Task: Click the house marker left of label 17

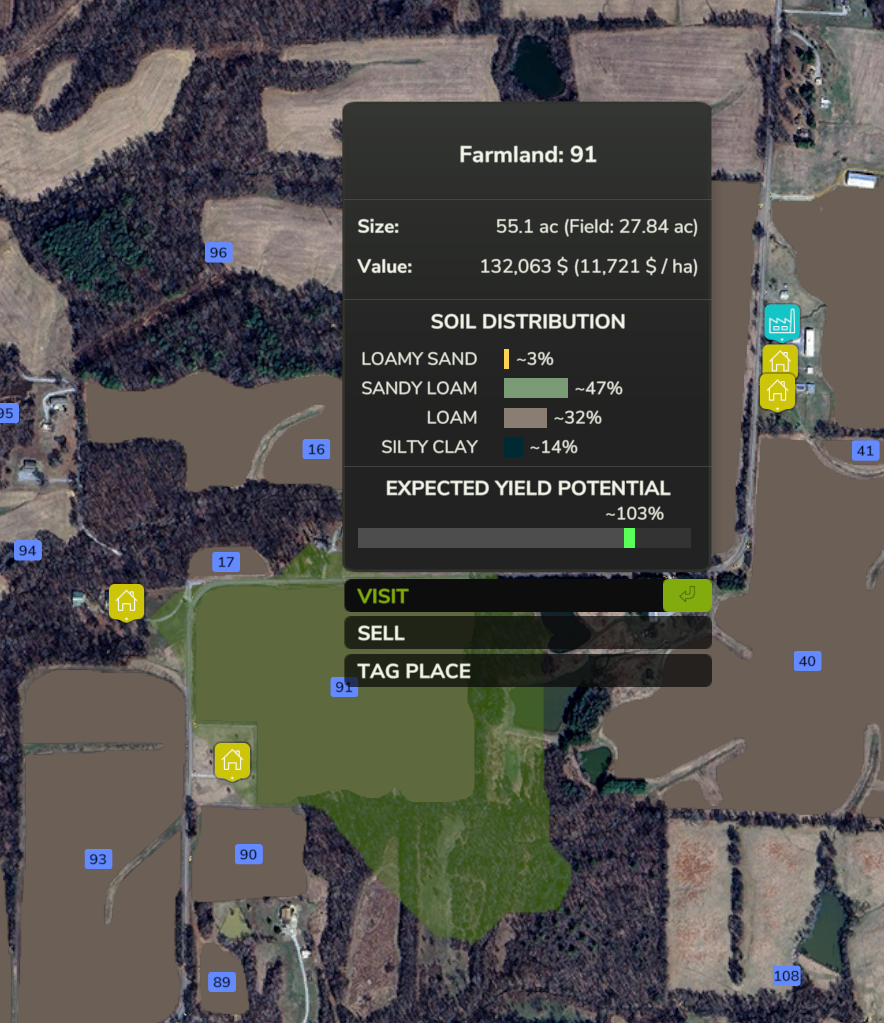Action: pos(126,601)
